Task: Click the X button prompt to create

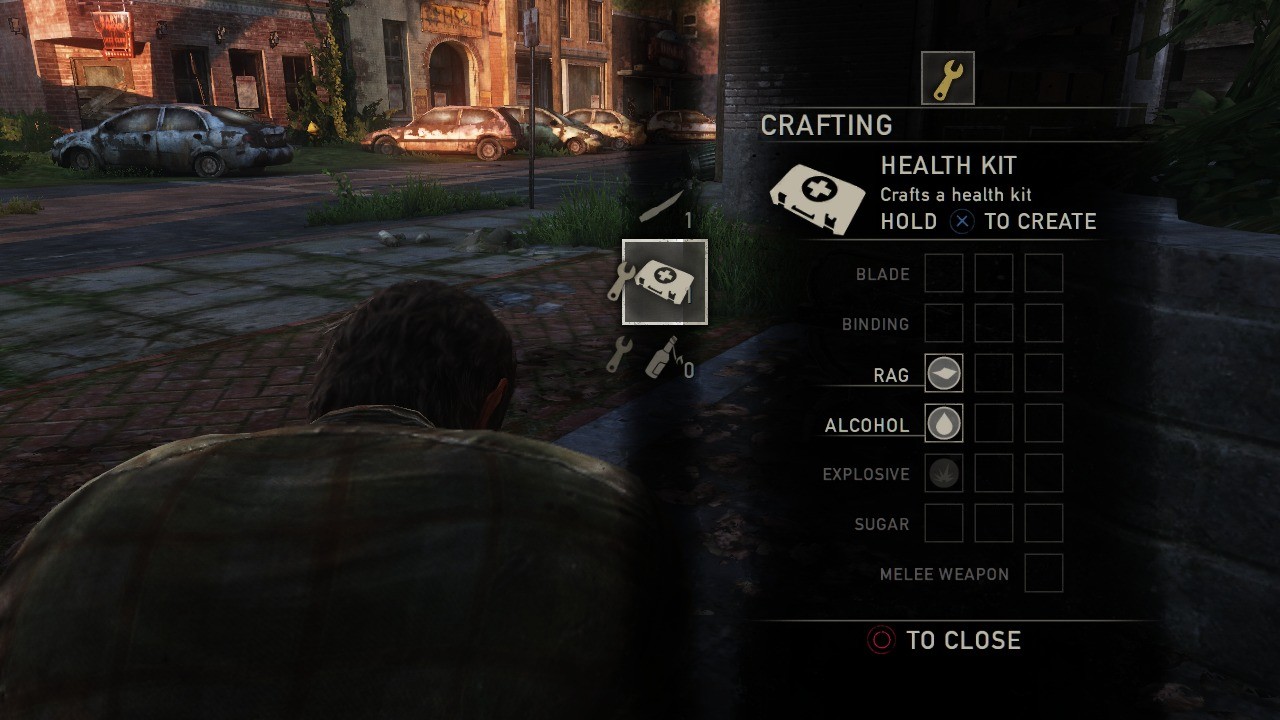Action: click(x=961, y=222)
